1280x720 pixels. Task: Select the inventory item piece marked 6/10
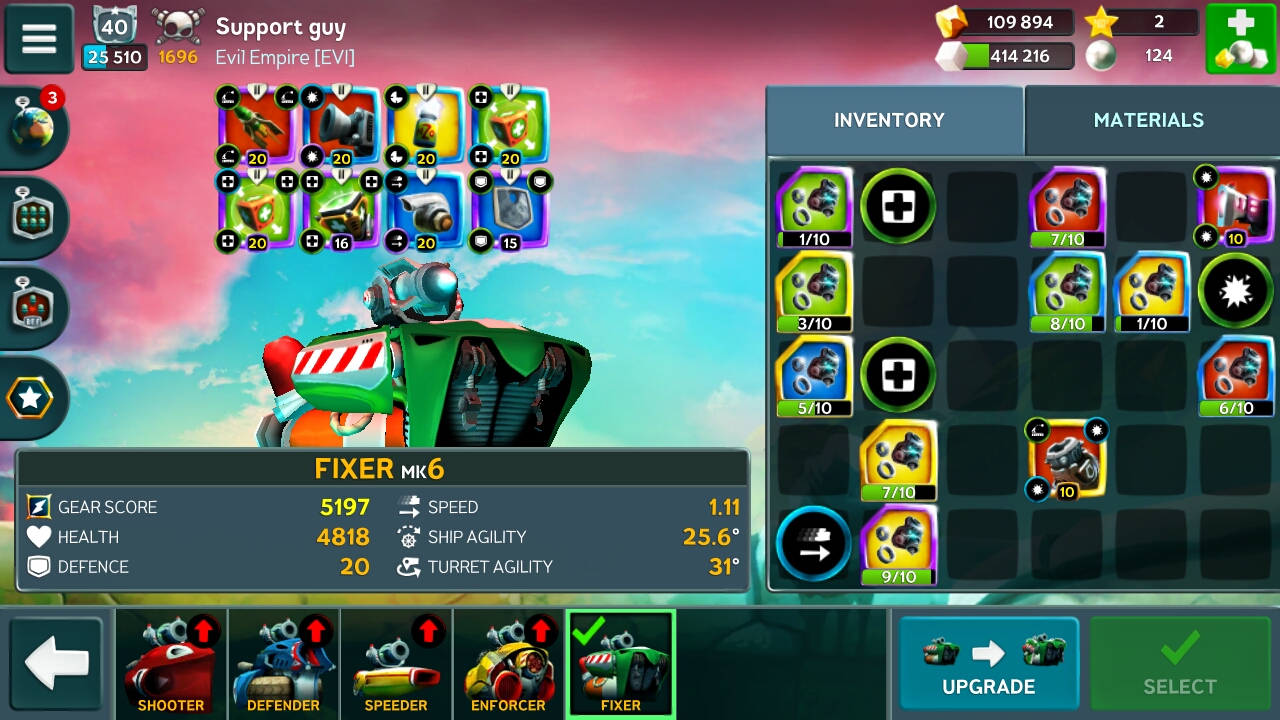tap(1236, 376)
